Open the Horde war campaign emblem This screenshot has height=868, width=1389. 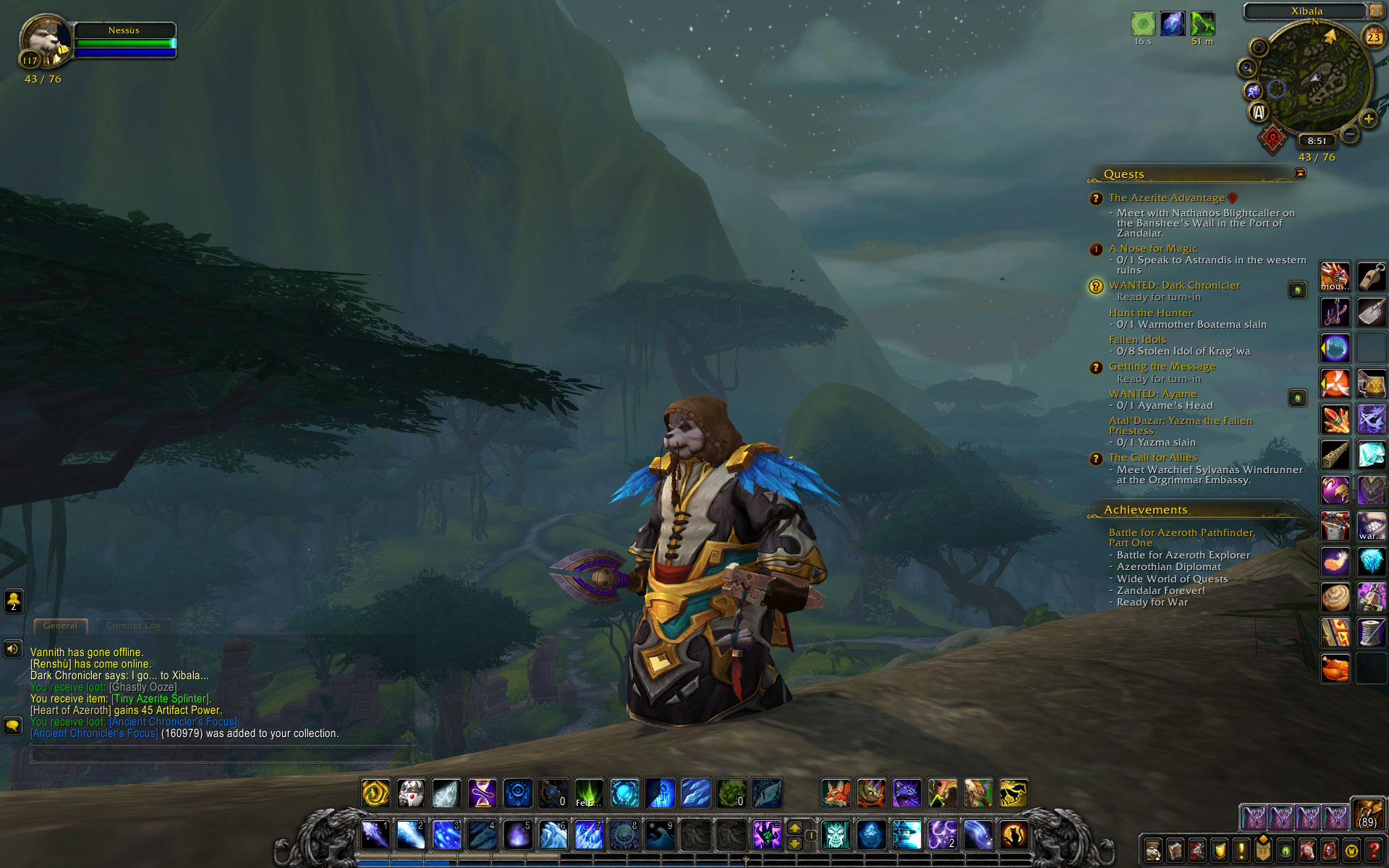pyautogui.click(x=1273, y=138)
